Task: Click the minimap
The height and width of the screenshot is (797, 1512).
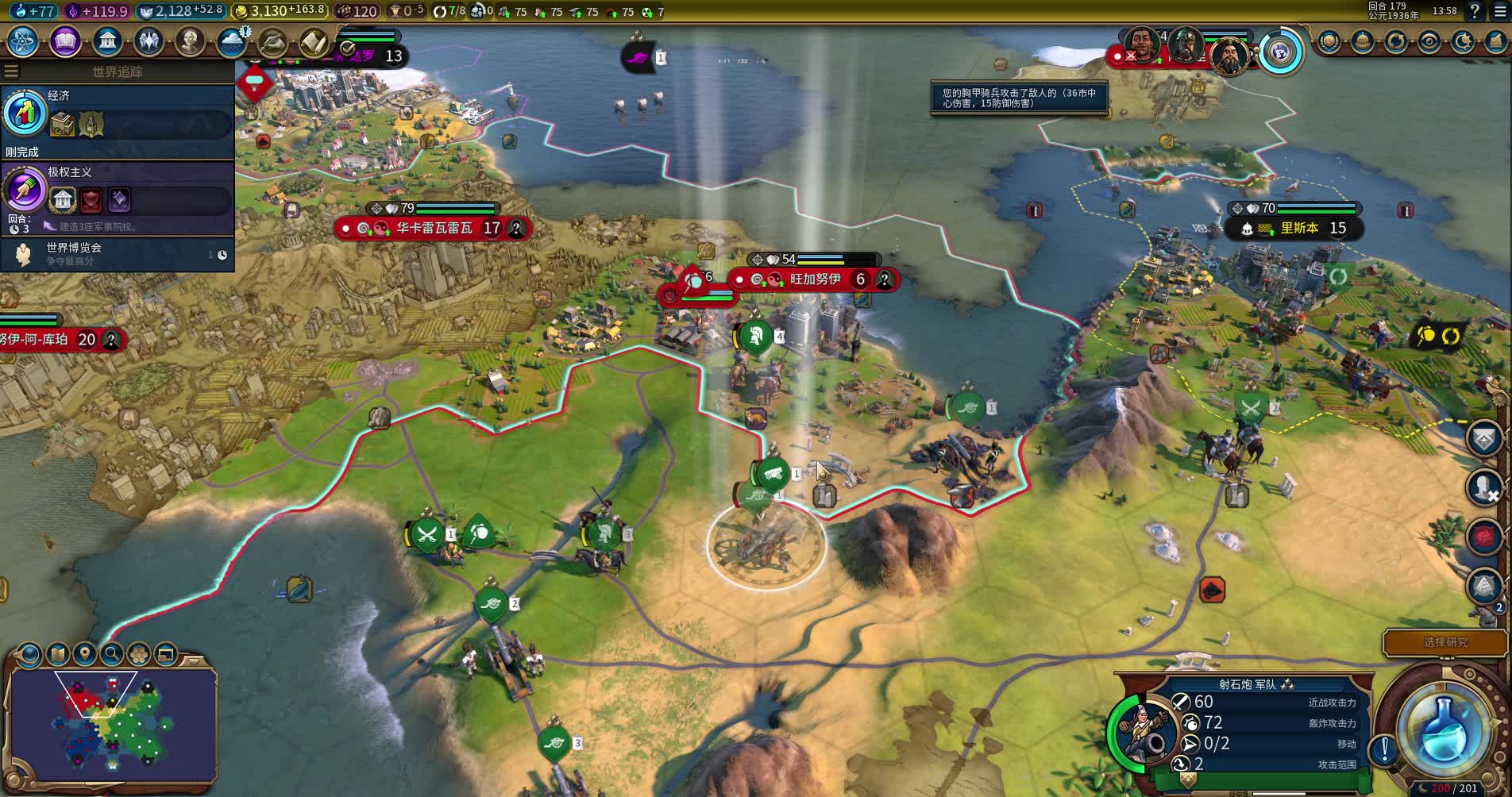Action: coord(112,724)
